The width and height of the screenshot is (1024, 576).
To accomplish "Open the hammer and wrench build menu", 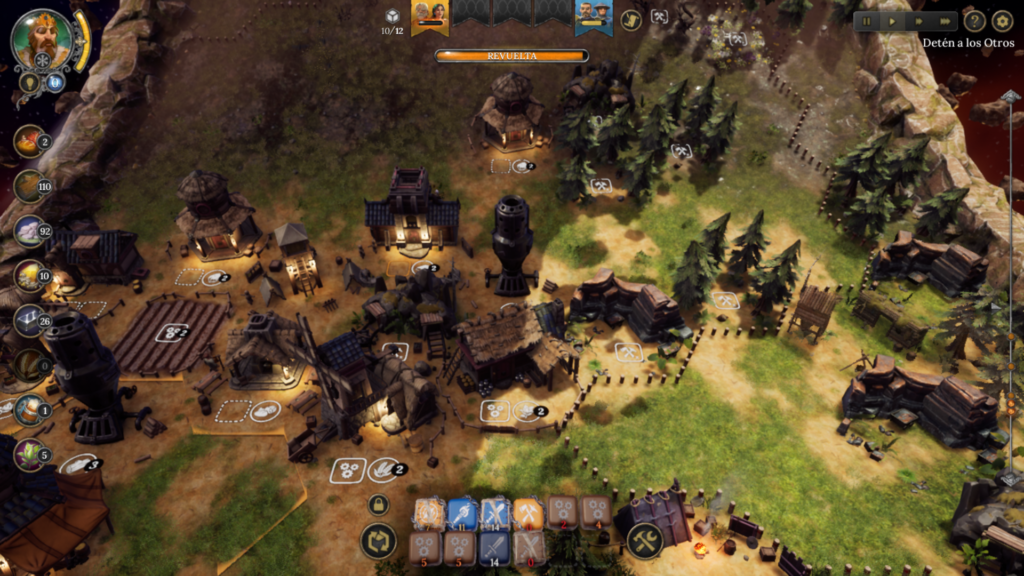I will click(x=645, y=541).
